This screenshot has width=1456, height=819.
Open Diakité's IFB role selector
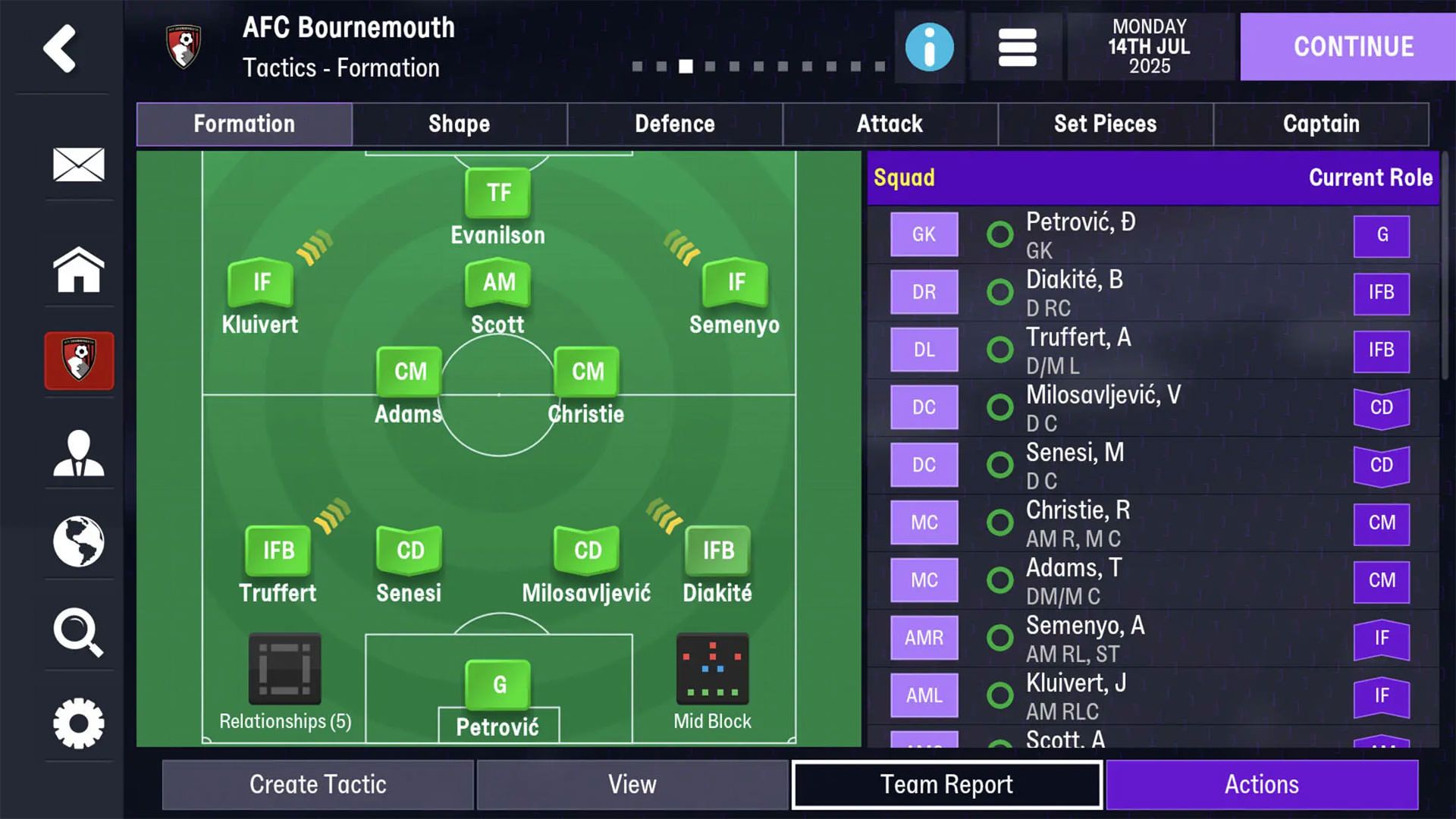pyautogui.click(x=1382, y=293)
